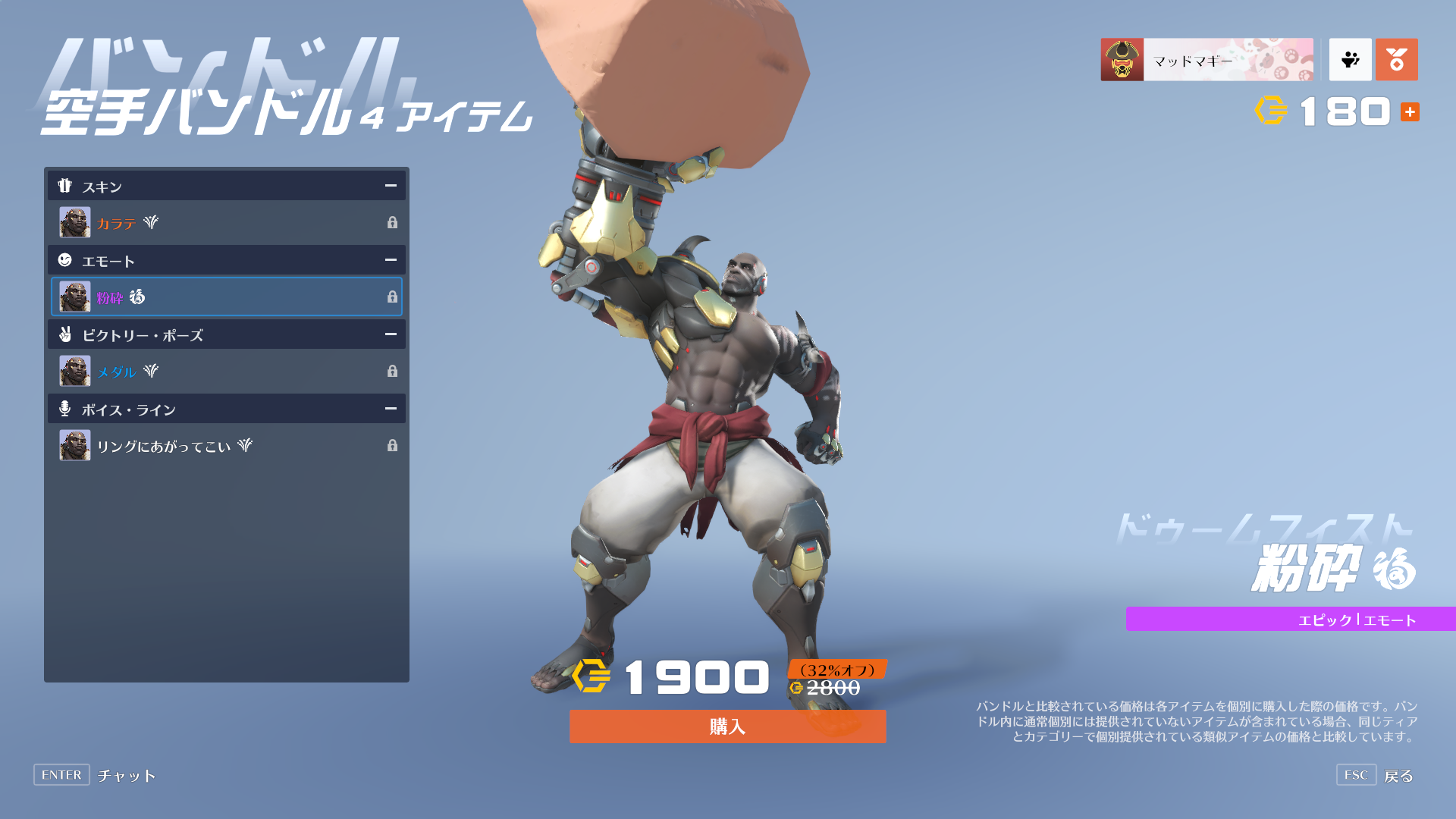Open the マッドマギー player profile card
This screenshot has width=1456, height=819.
click(x=1207, y=60)
